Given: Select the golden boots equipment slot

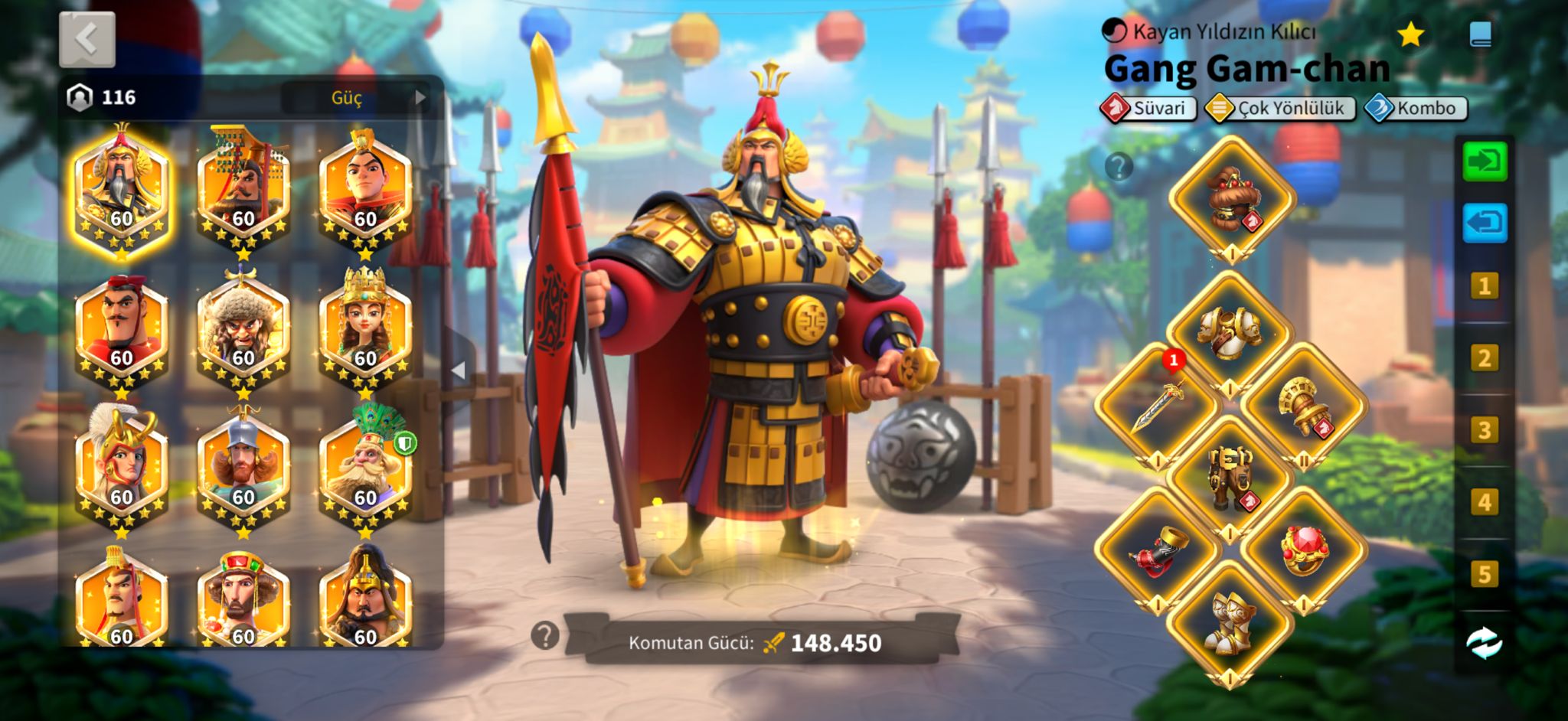Looking at the screenshot, I should [x=1230, y=623].
